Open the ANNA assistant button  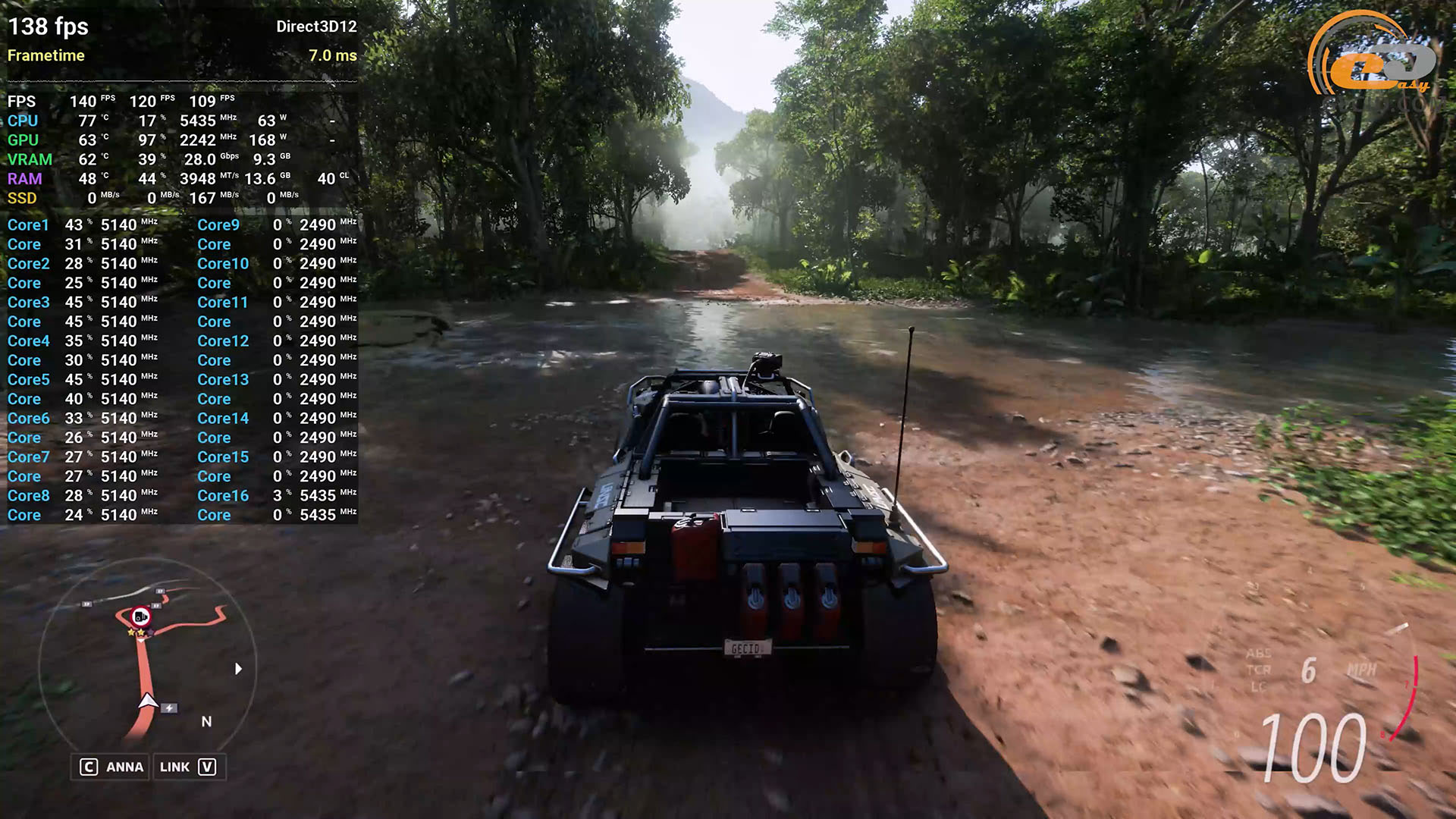point(112,767)
